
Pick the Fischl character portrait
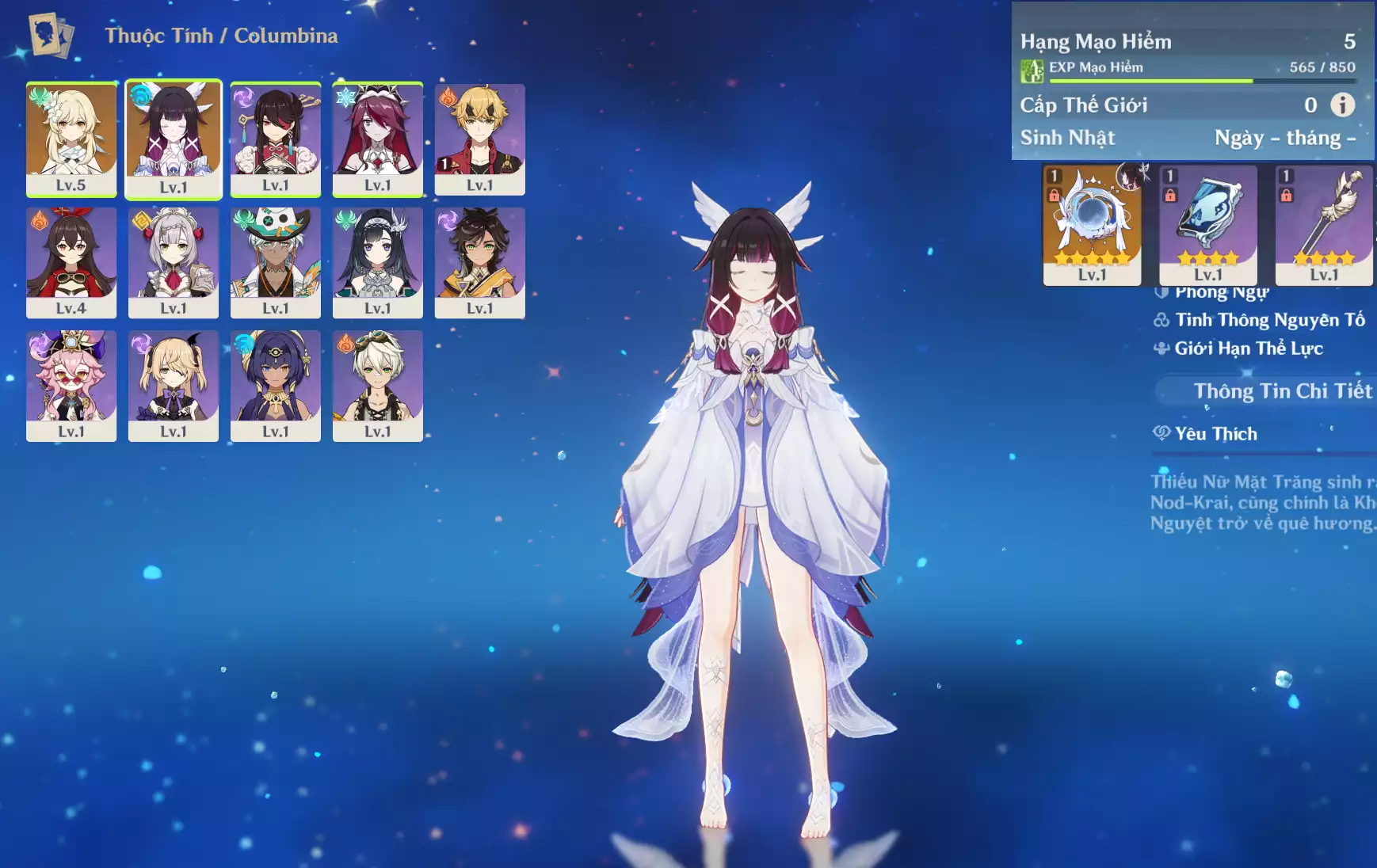coord(174,385)
